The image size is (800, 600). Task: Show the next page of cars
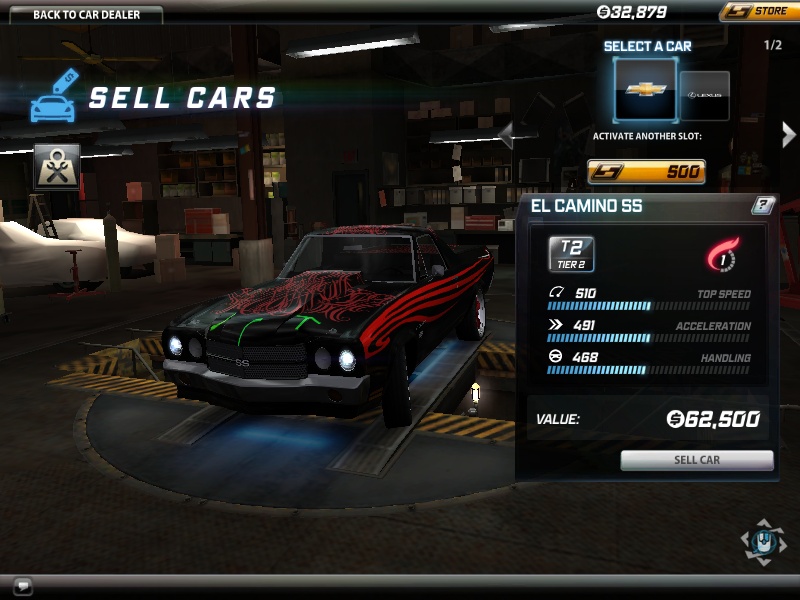(x=788, y=135)
